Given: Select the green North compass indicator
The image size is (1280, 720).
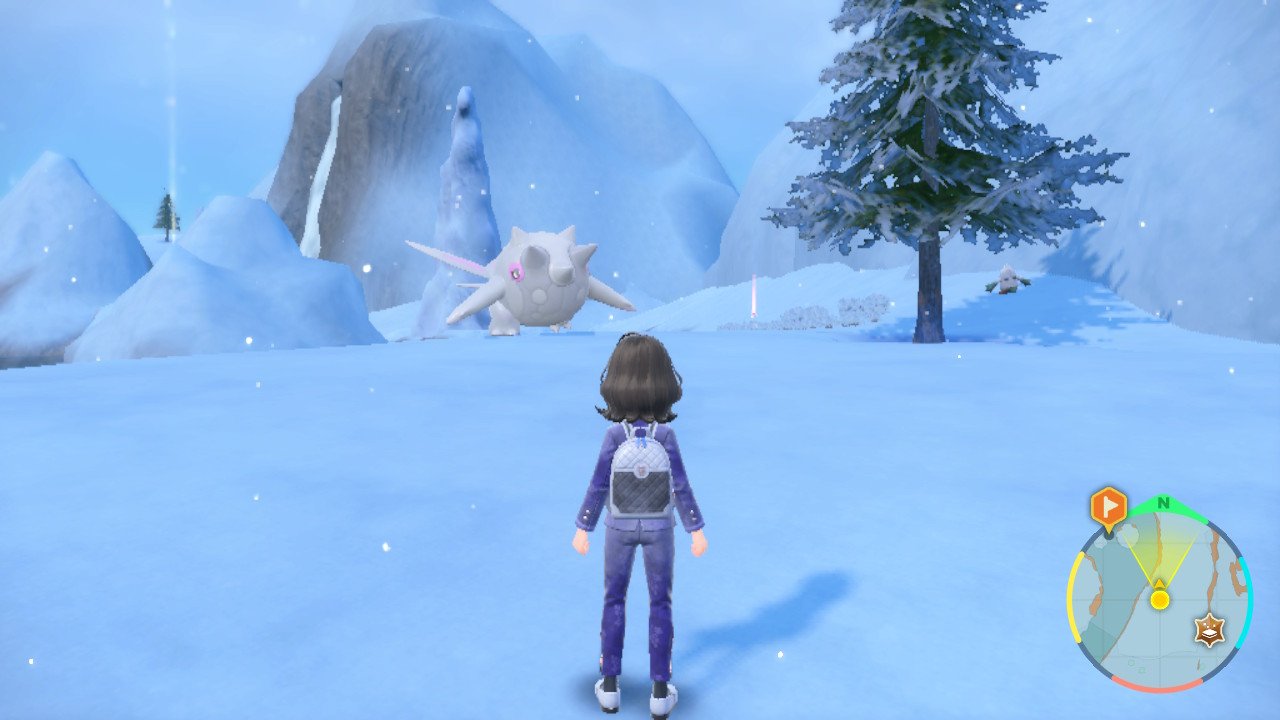Looking at the screenshot, I should tap(1163, 503).
